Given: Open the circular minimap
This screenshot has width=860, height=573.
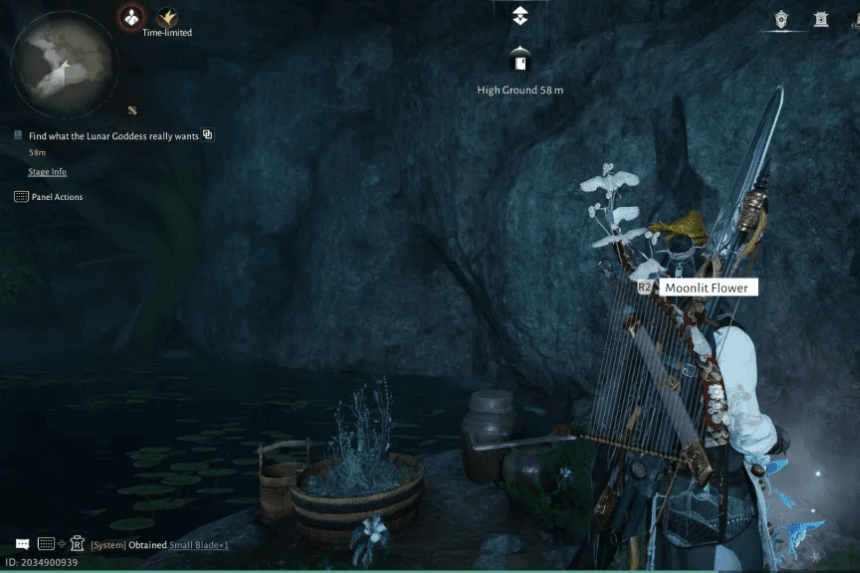Looking at the screenshot, I should click(63, 63).
